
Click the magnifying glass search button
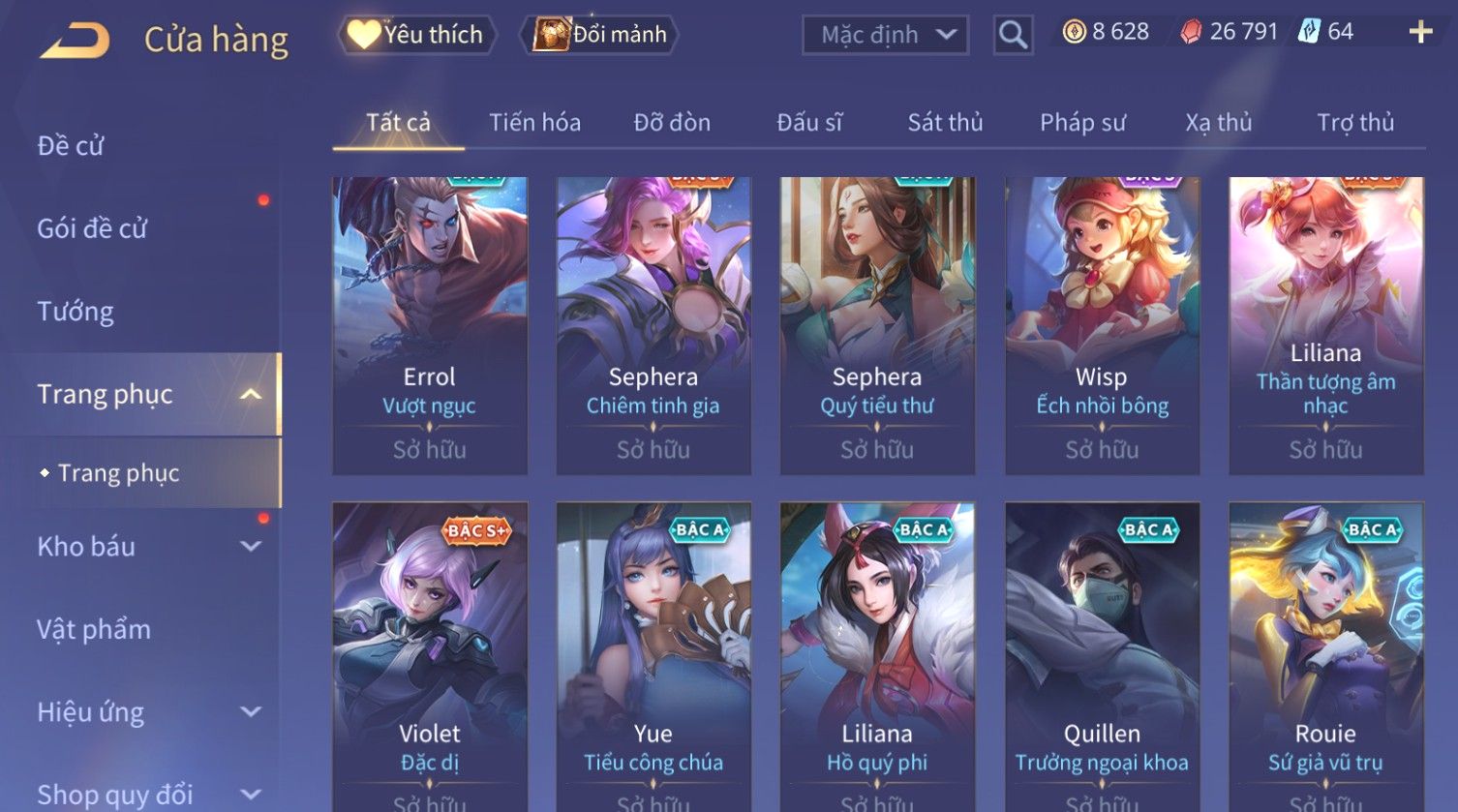(x=1013, y=36)
